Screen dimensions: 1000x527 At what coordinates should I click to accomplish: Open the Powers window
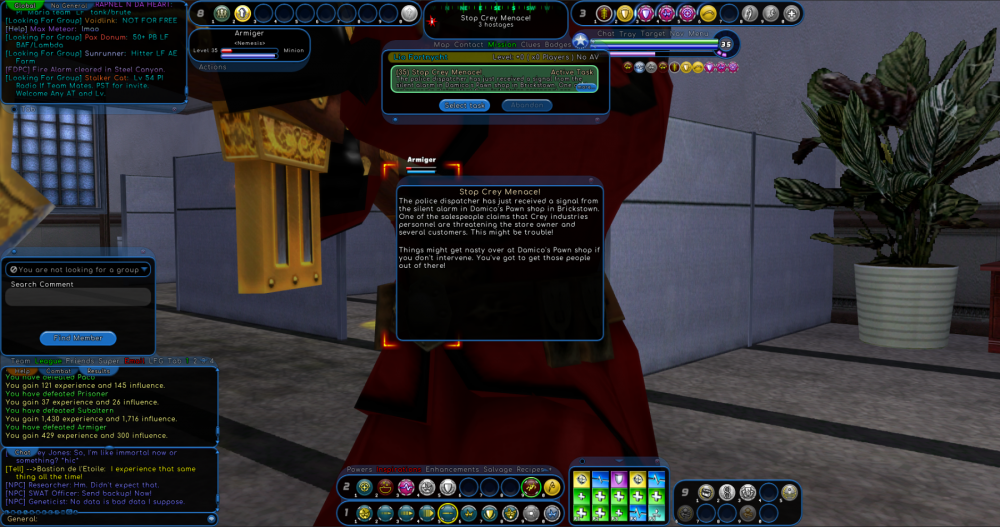point(359,469)
